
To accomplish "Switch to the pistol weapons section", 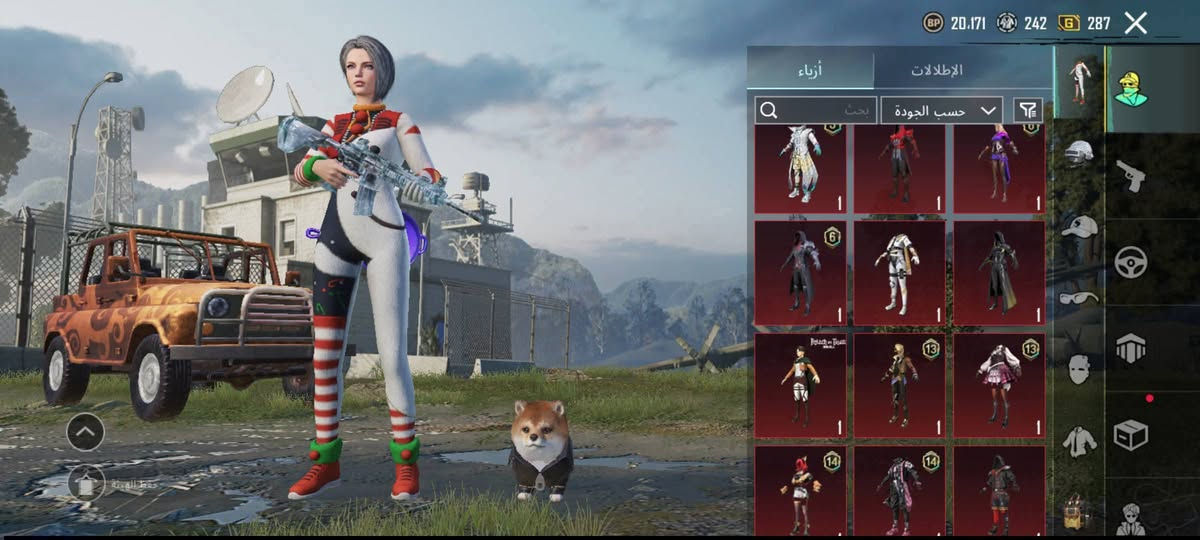I will (1130, 176).
